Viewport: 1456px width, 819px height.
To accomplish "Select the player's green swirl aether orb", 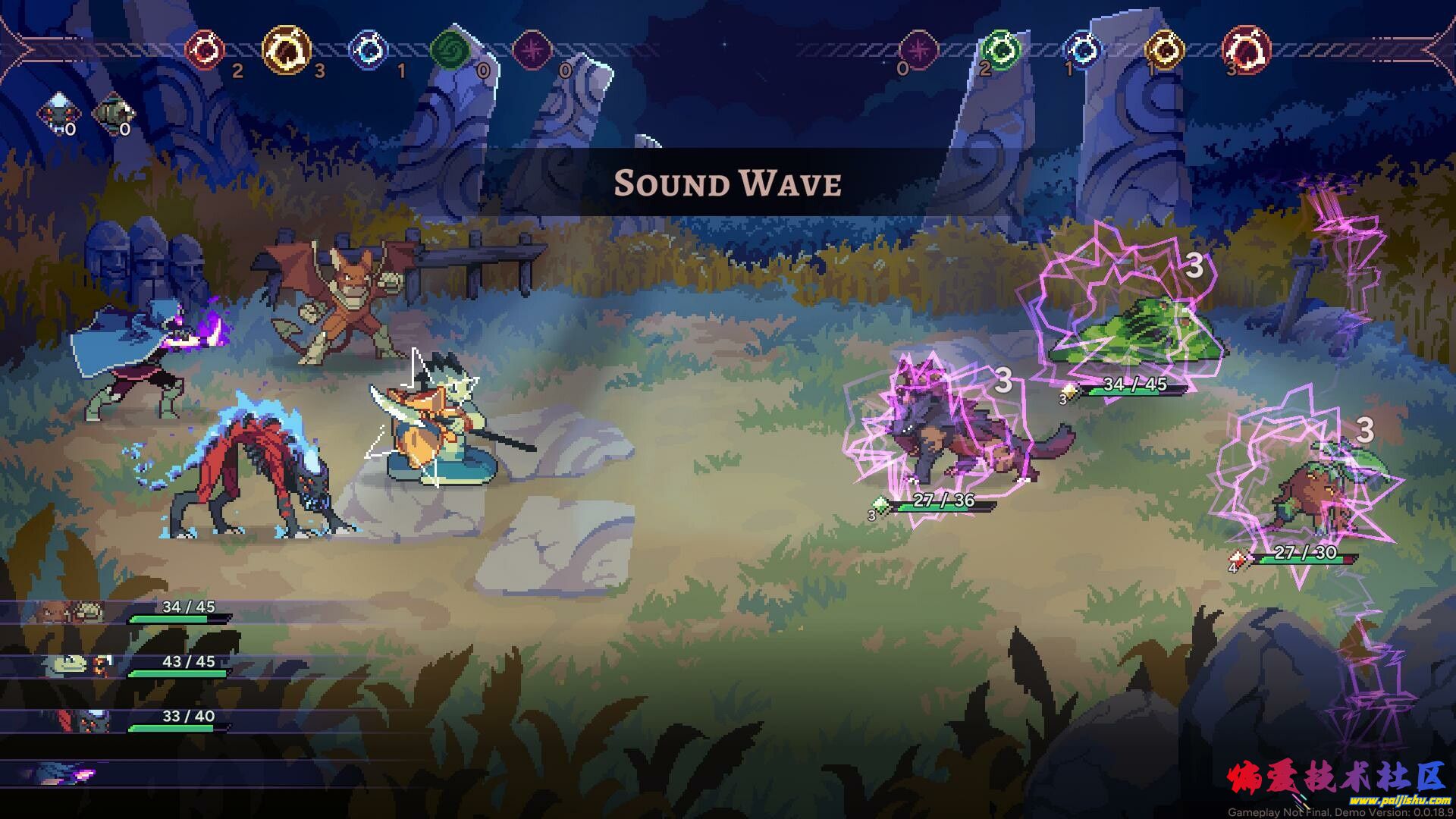I will (450, 51).
